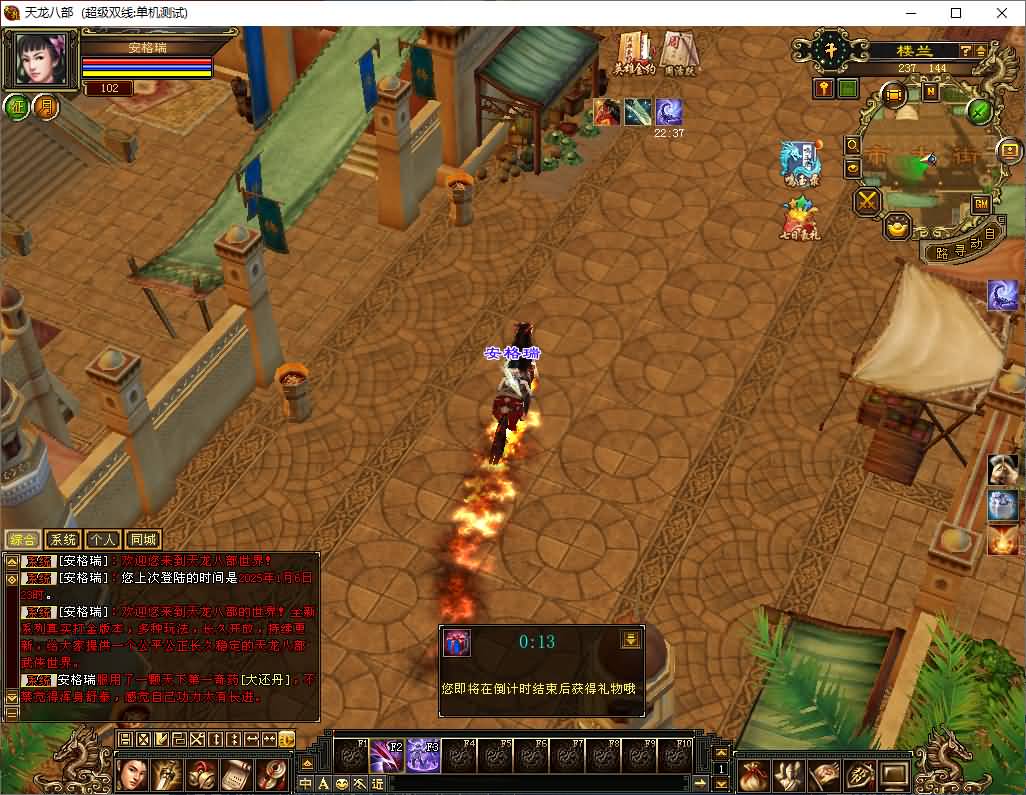Collapse the countdown gift panel
This screenshot has width=1026, height=795.
point(630,640)
